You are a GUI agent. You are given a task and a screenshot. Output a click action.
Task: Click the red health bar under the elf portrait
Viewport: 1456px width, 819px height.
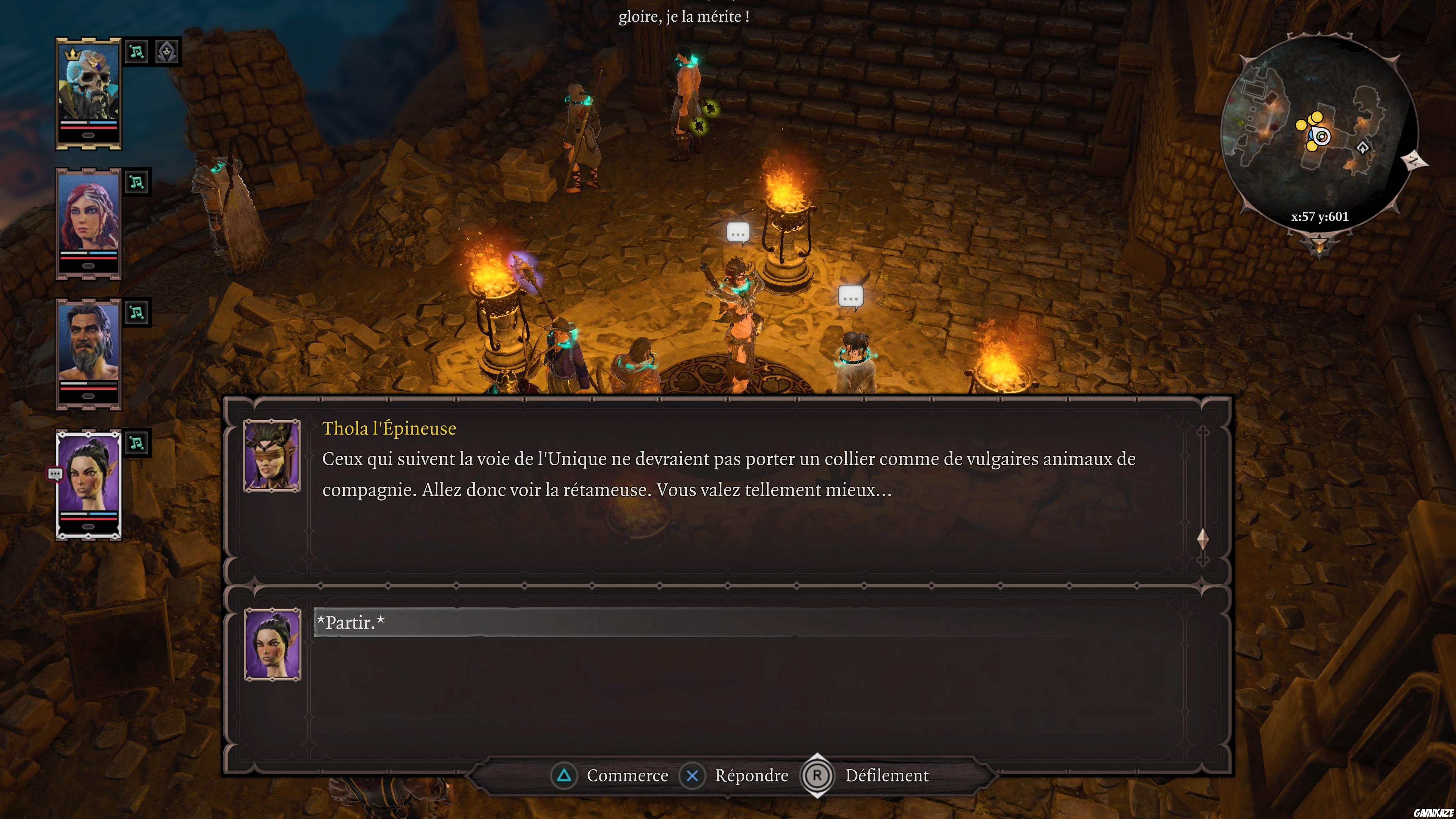[88, 519]
